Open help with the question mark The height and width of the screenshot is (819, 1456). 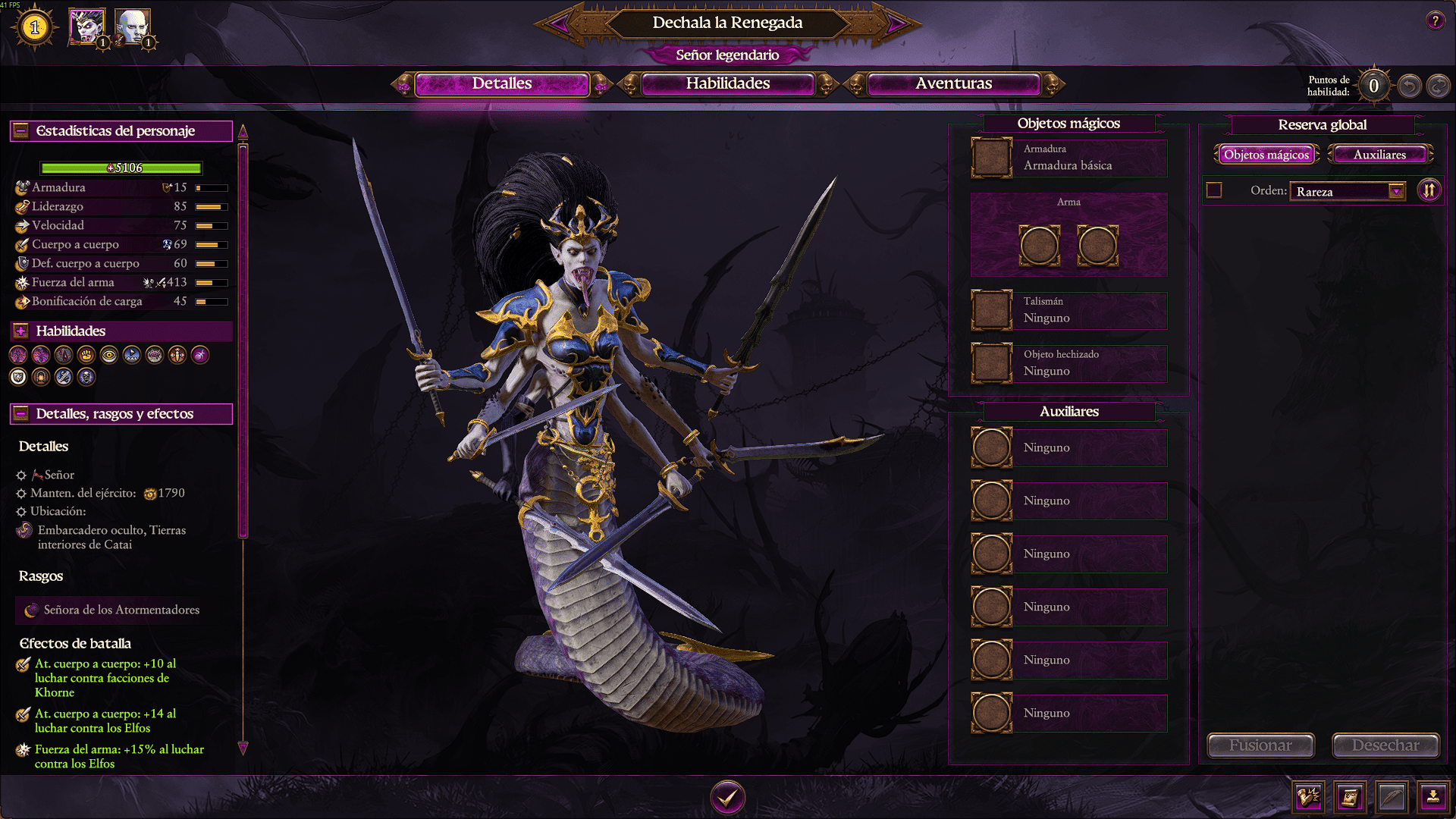pyautogui.click(x=1435, y=21)
